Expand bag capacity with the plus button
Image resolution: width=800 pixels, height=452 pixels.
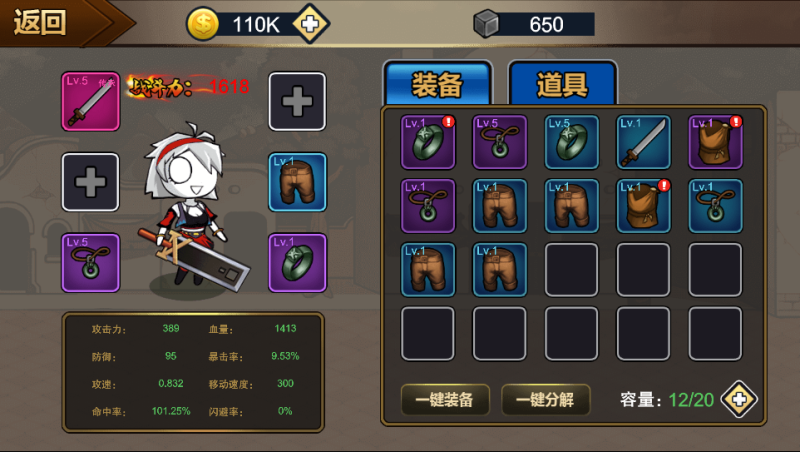[739, 400]
